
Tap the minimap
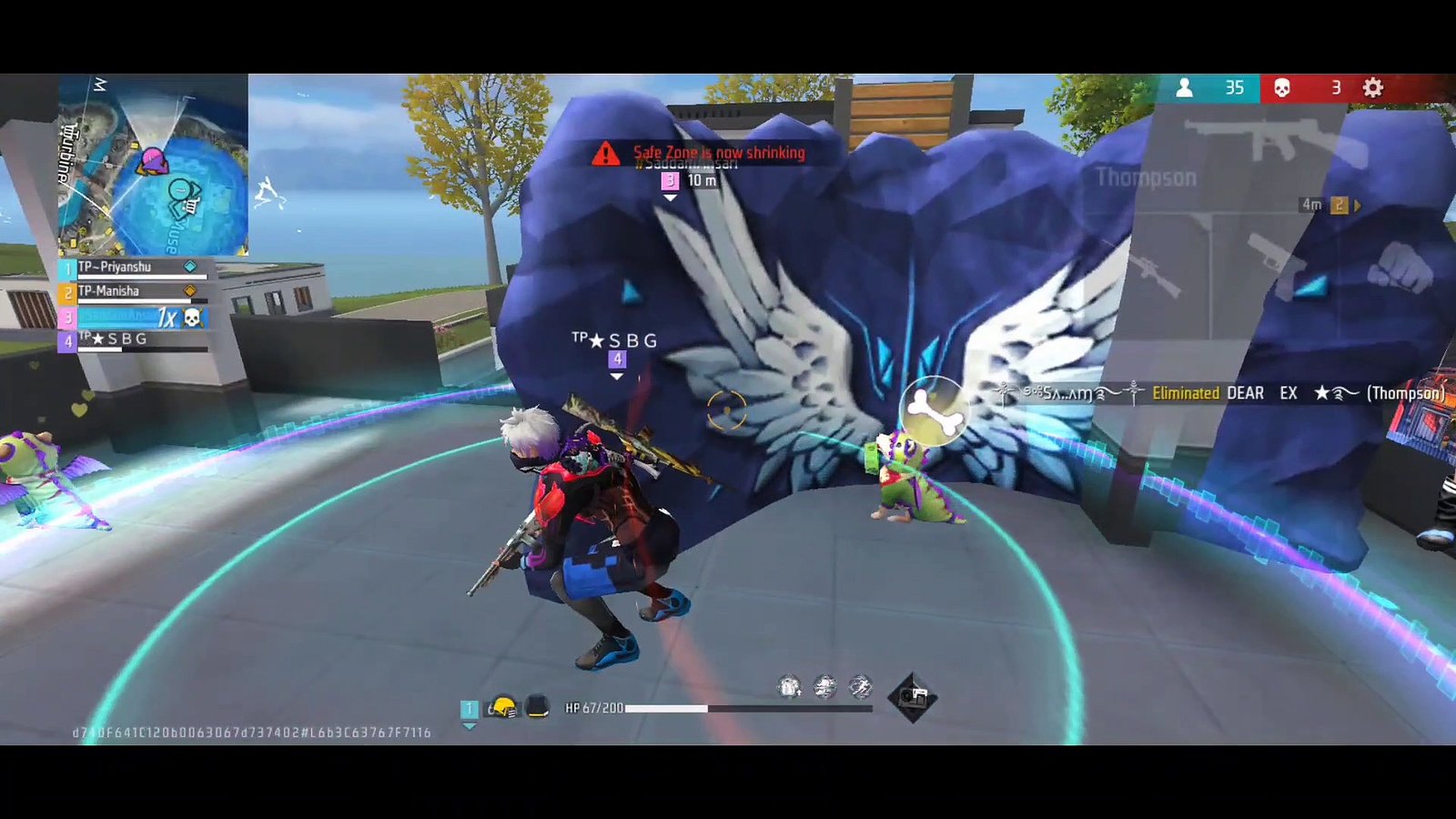pos(153,165)
